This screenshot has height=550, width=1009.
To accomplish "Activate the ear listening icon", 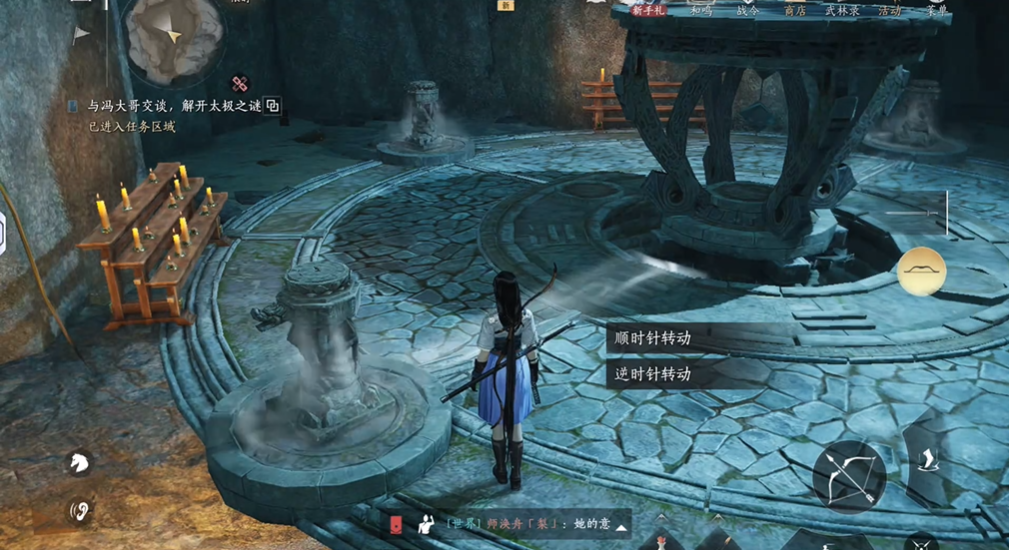I will tap(78, 512).
